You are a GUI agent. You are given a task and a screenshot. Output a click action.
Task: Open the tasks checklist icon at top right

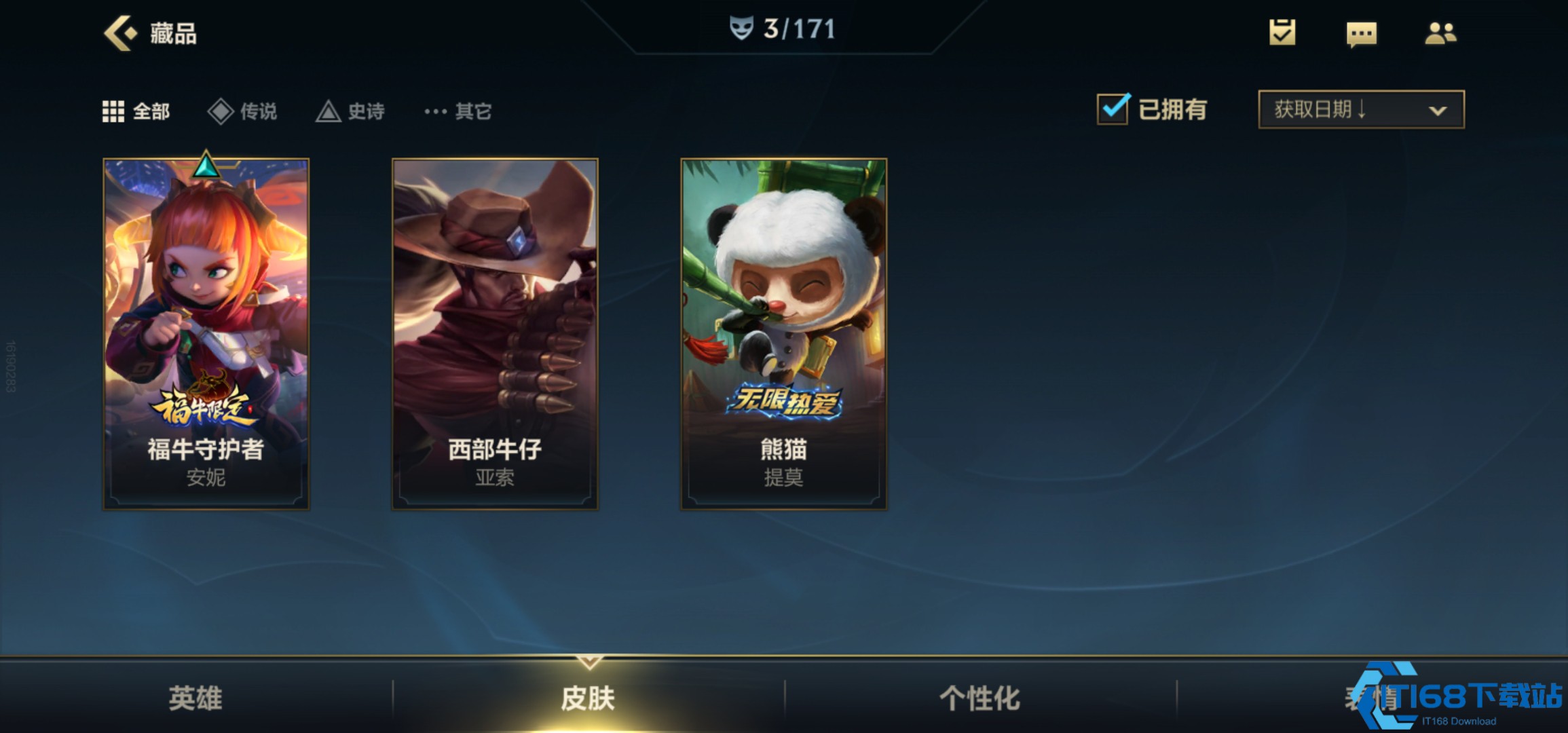point(1282,33)
